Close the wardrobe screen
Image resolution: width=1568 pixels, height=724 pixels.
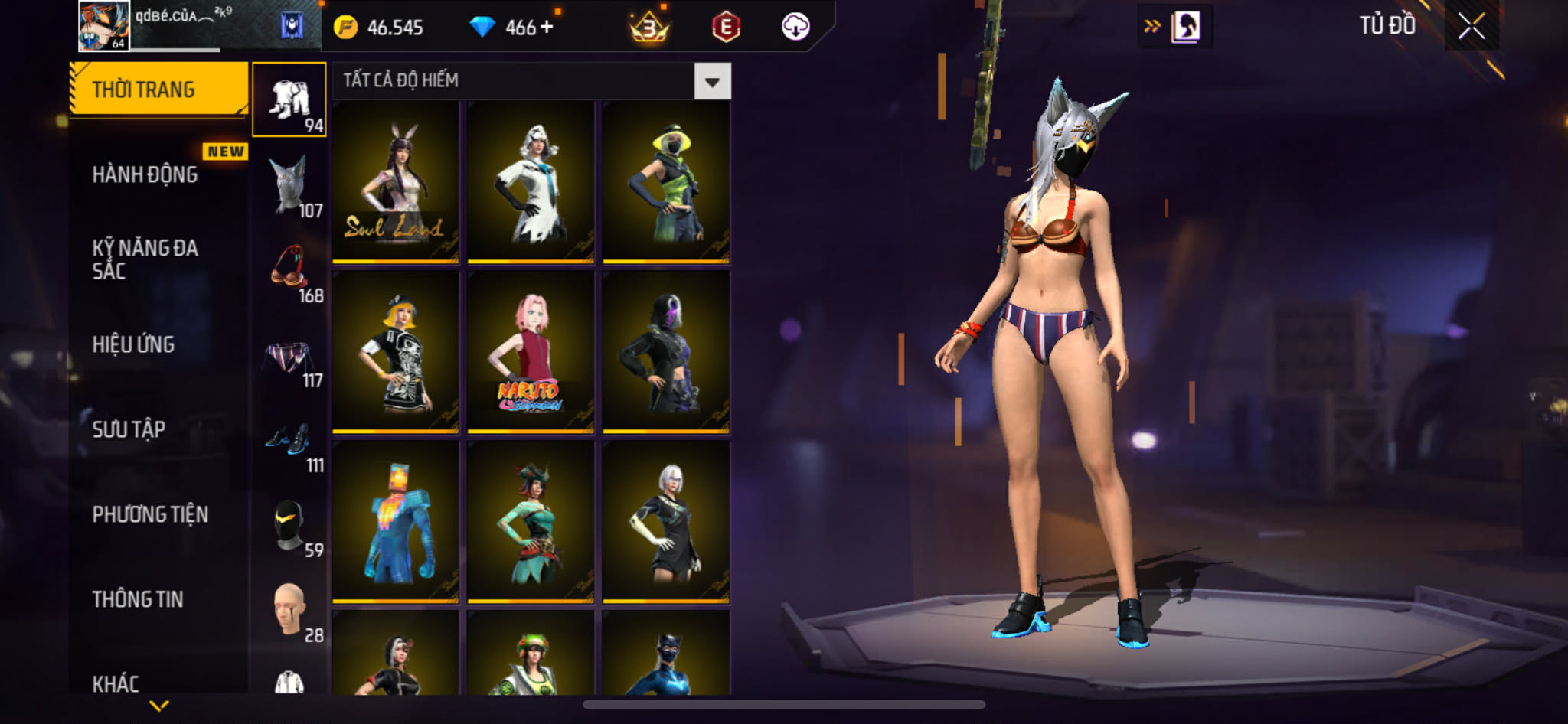pyautogui.click(x=1471, y=27)
